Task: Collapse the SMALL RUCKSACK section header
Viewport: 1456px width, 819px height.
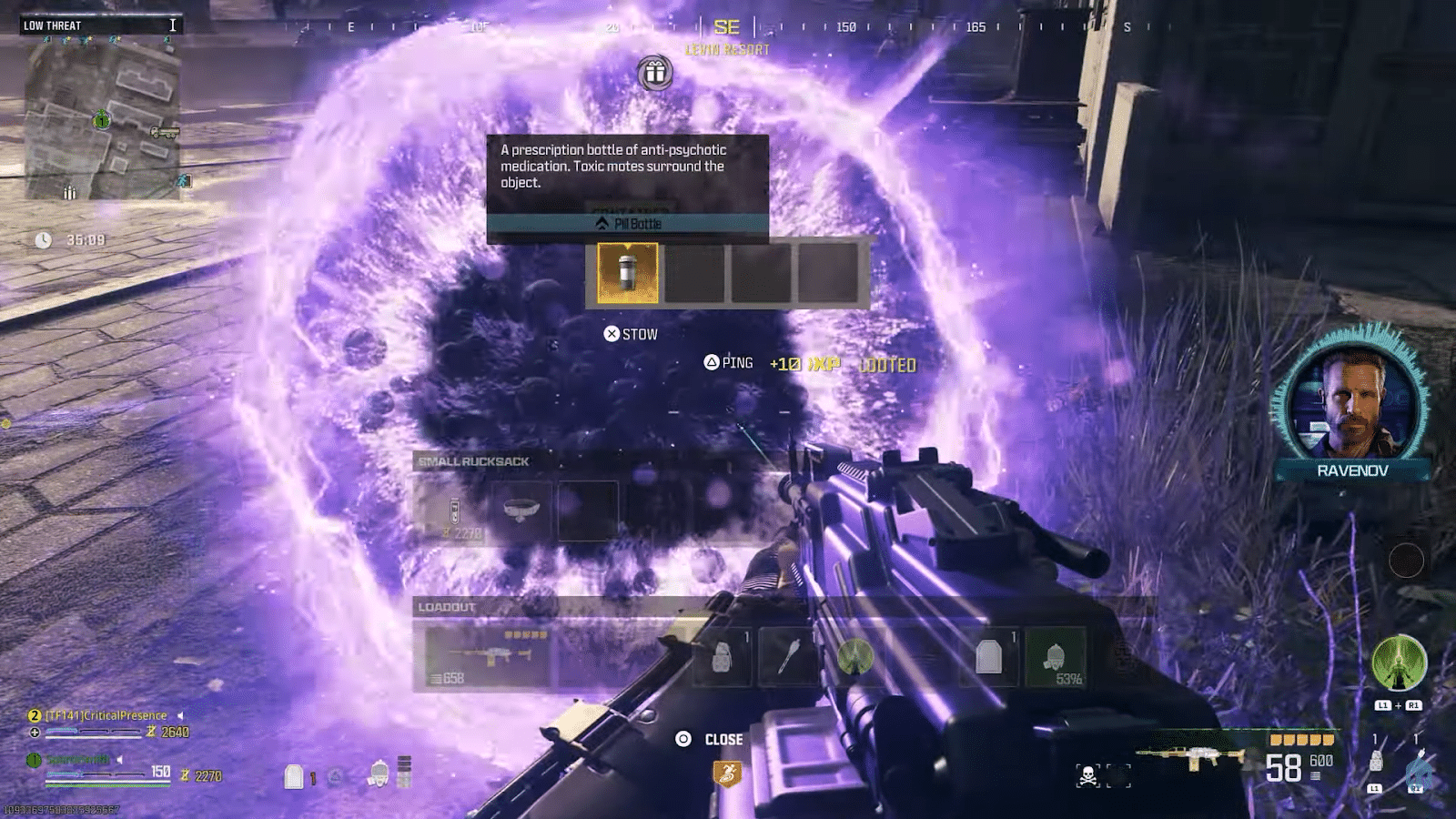Action: [475, 461]
